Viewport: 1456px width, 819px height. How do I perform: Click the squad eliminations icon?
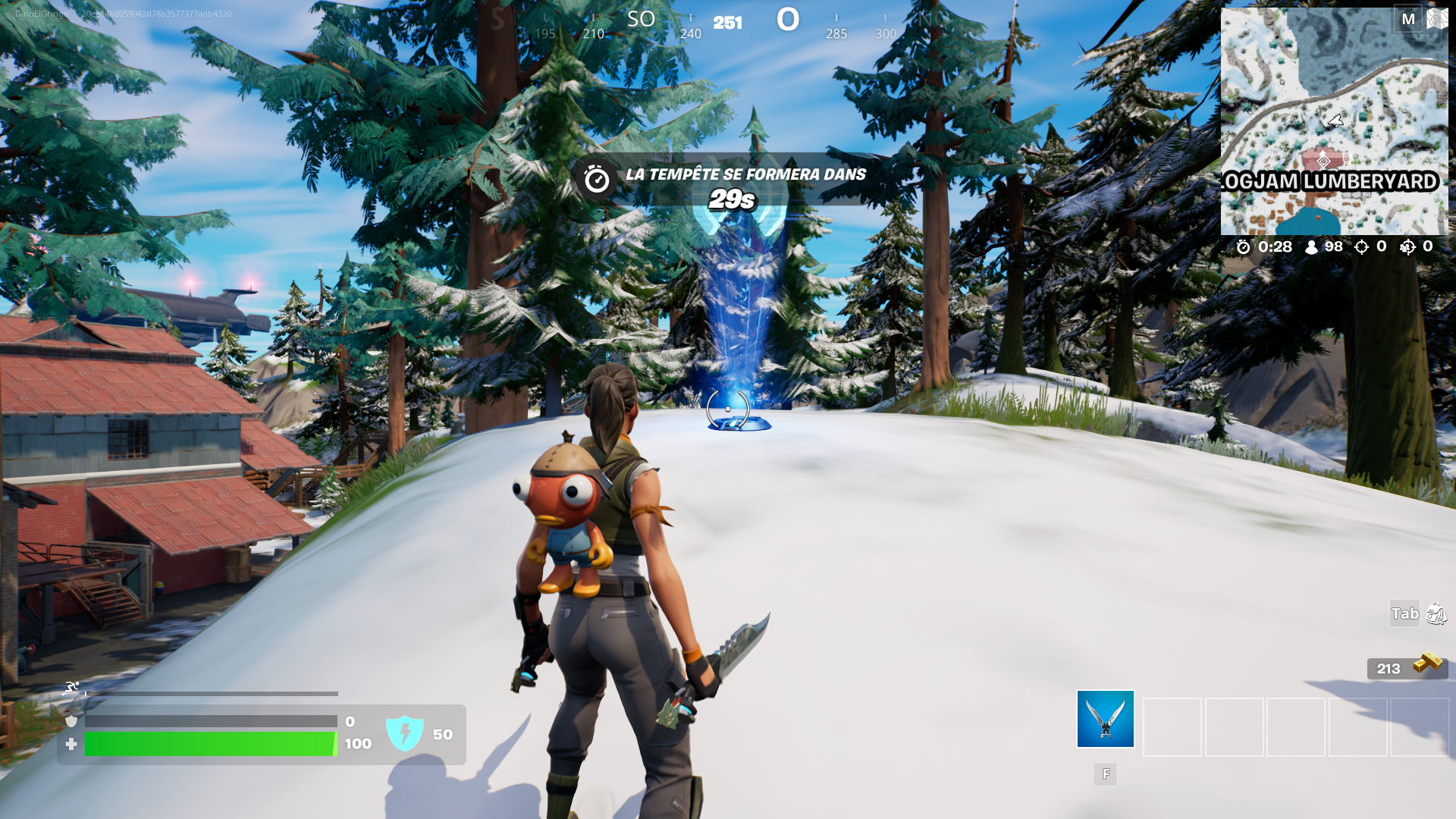coord(1410,247)
